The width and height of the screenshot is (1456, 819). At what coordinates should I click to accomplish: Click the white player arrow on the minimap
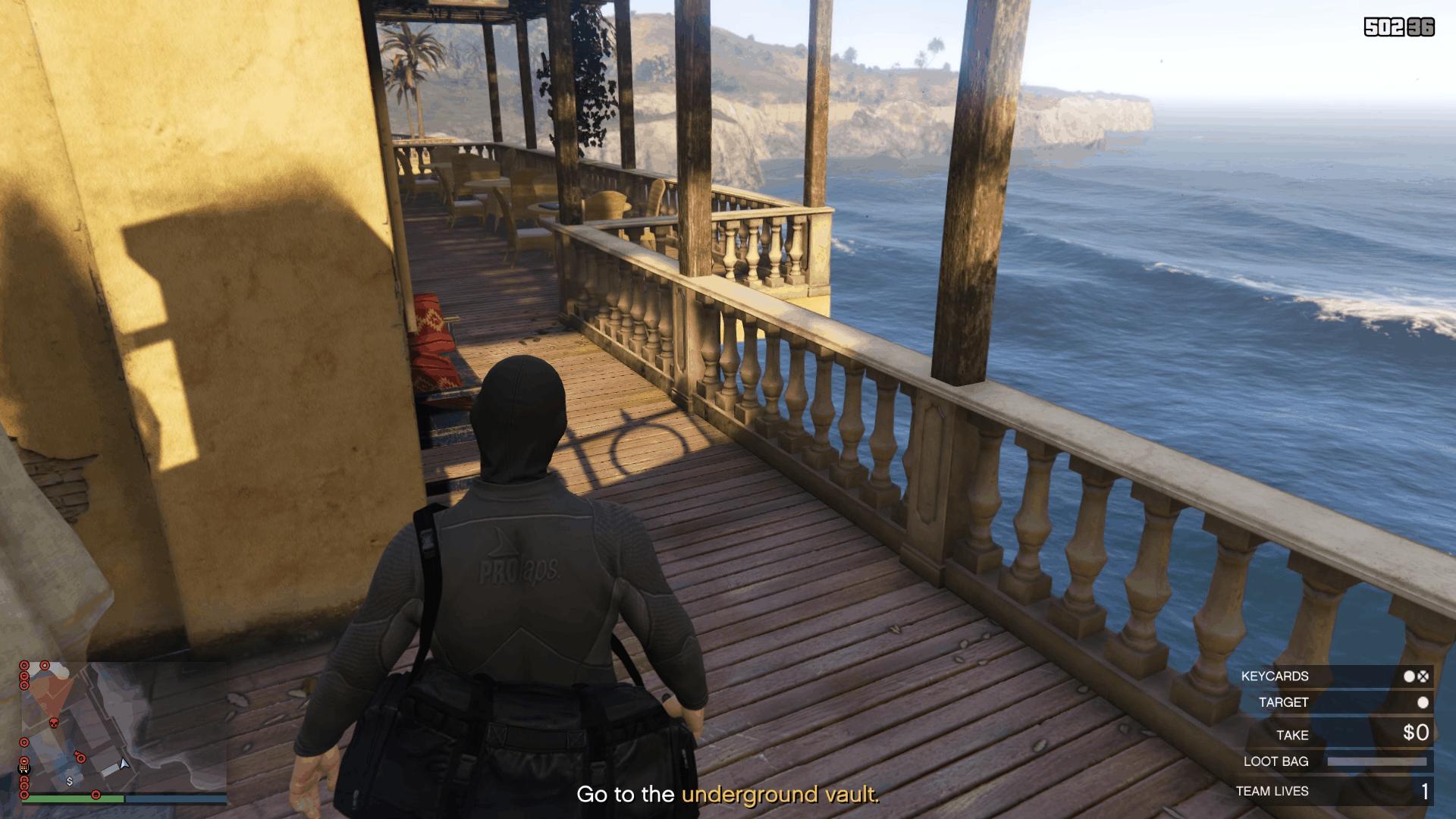pyautogui.click(x=124, y=764)
